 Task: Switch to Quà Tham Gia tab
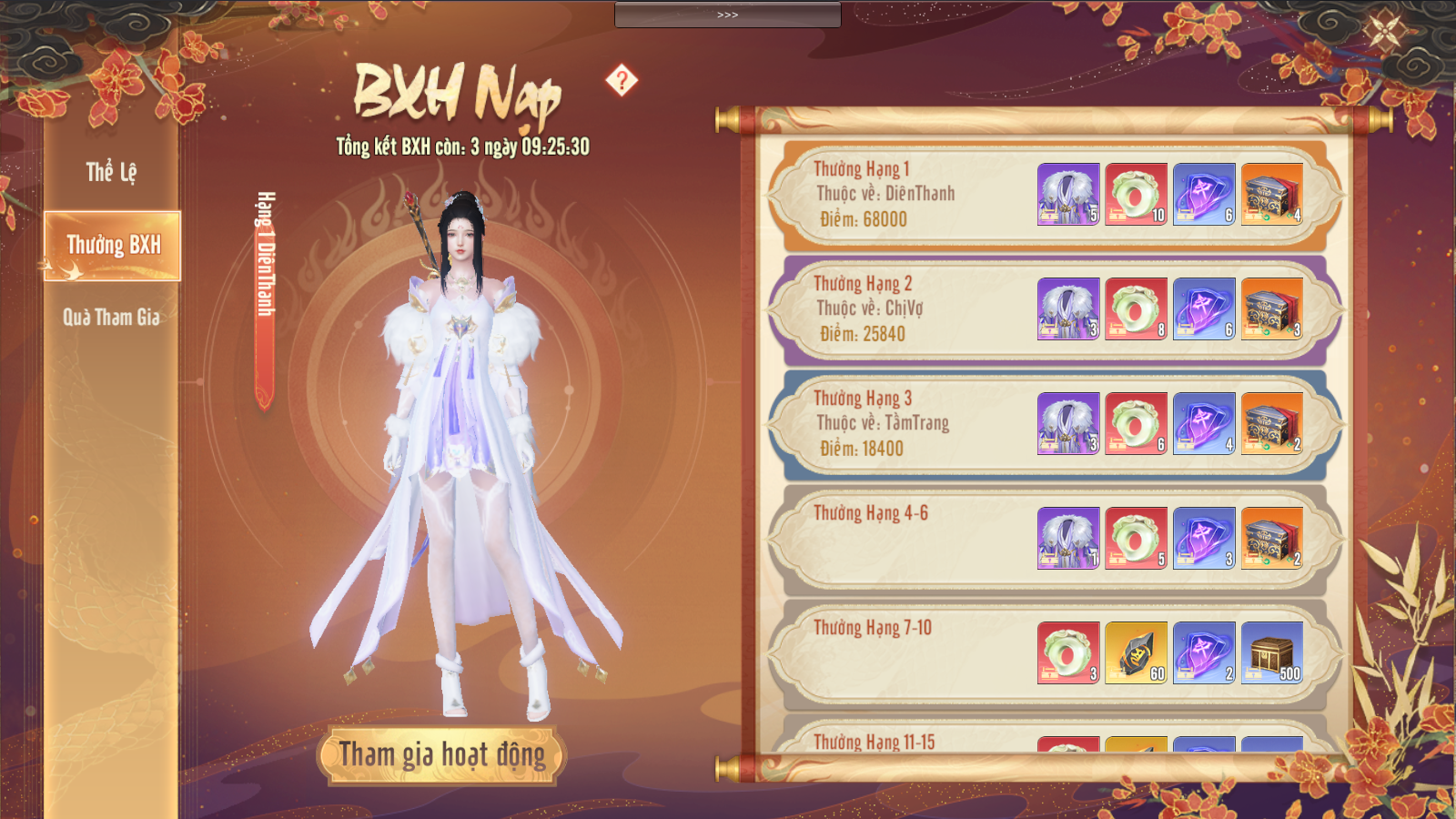(x=111, y=318)
